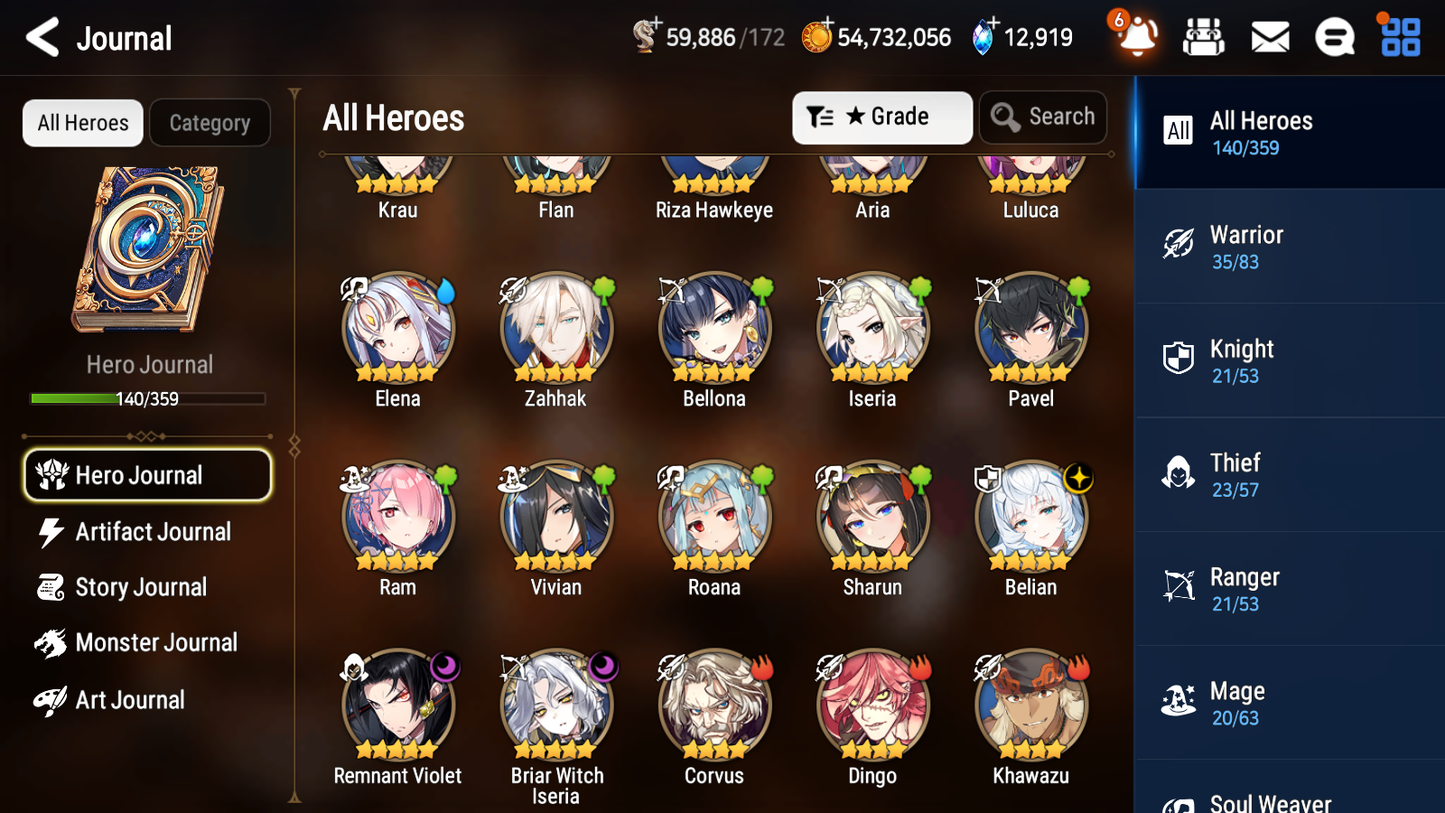Switch to the Artifact Journal tab

coord(152,532)
